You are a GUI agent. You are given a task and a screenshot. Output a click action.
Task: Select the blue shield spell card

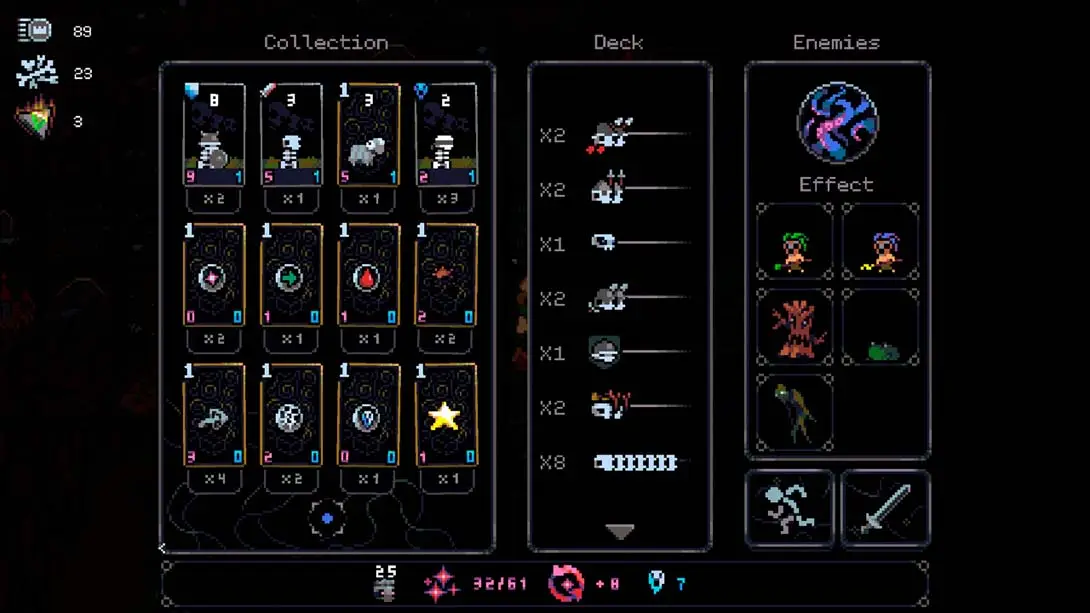[368, 415]
